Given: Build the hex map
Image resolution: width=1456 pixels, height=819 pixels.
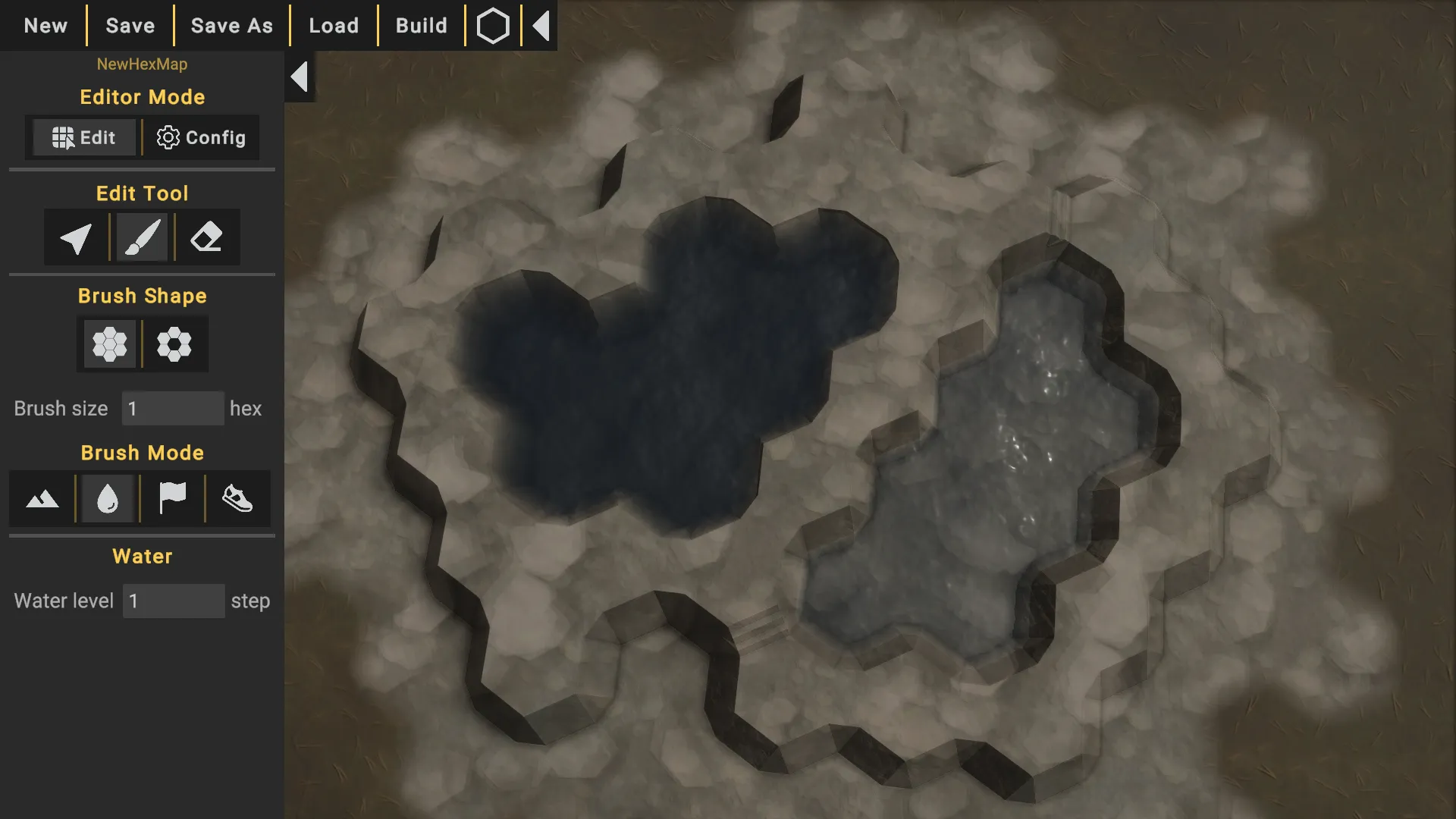Looking at the screenshot, I should [422, 26].
